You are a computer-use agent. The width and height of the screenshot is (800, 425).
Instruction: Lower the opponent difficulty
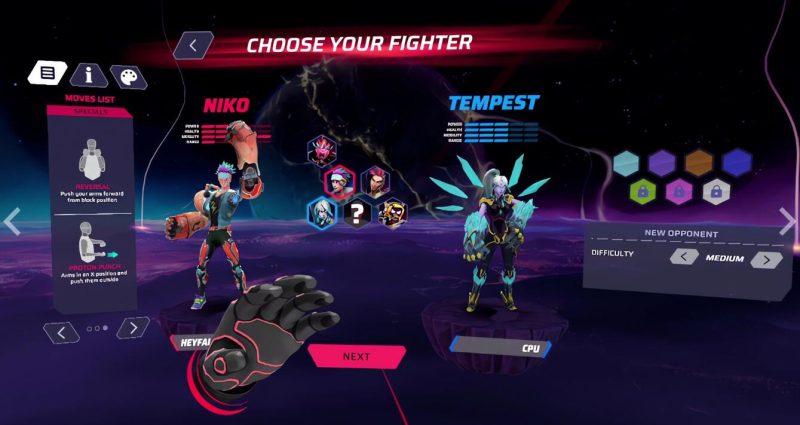coord(684,257)
